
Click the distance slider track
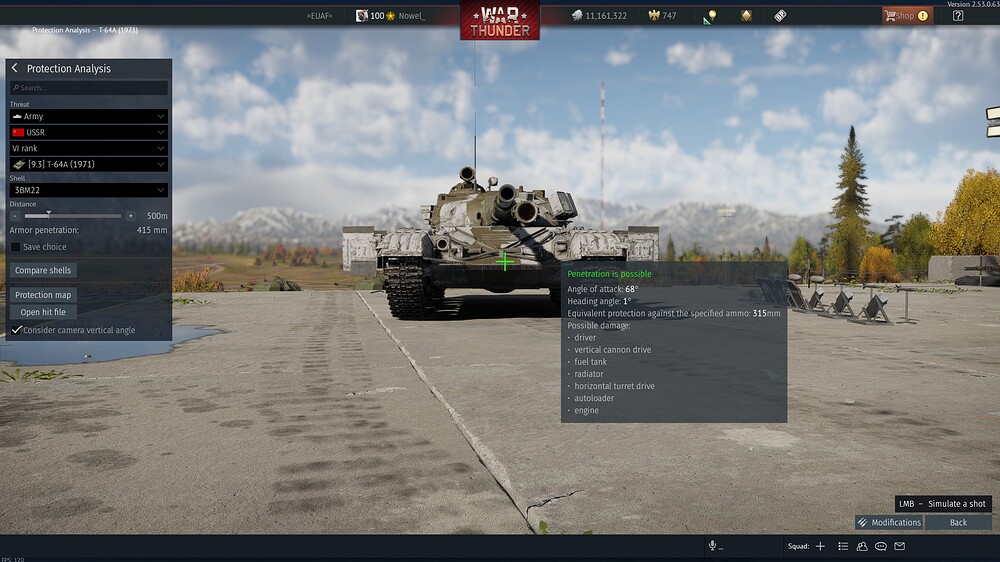[73, 215]
